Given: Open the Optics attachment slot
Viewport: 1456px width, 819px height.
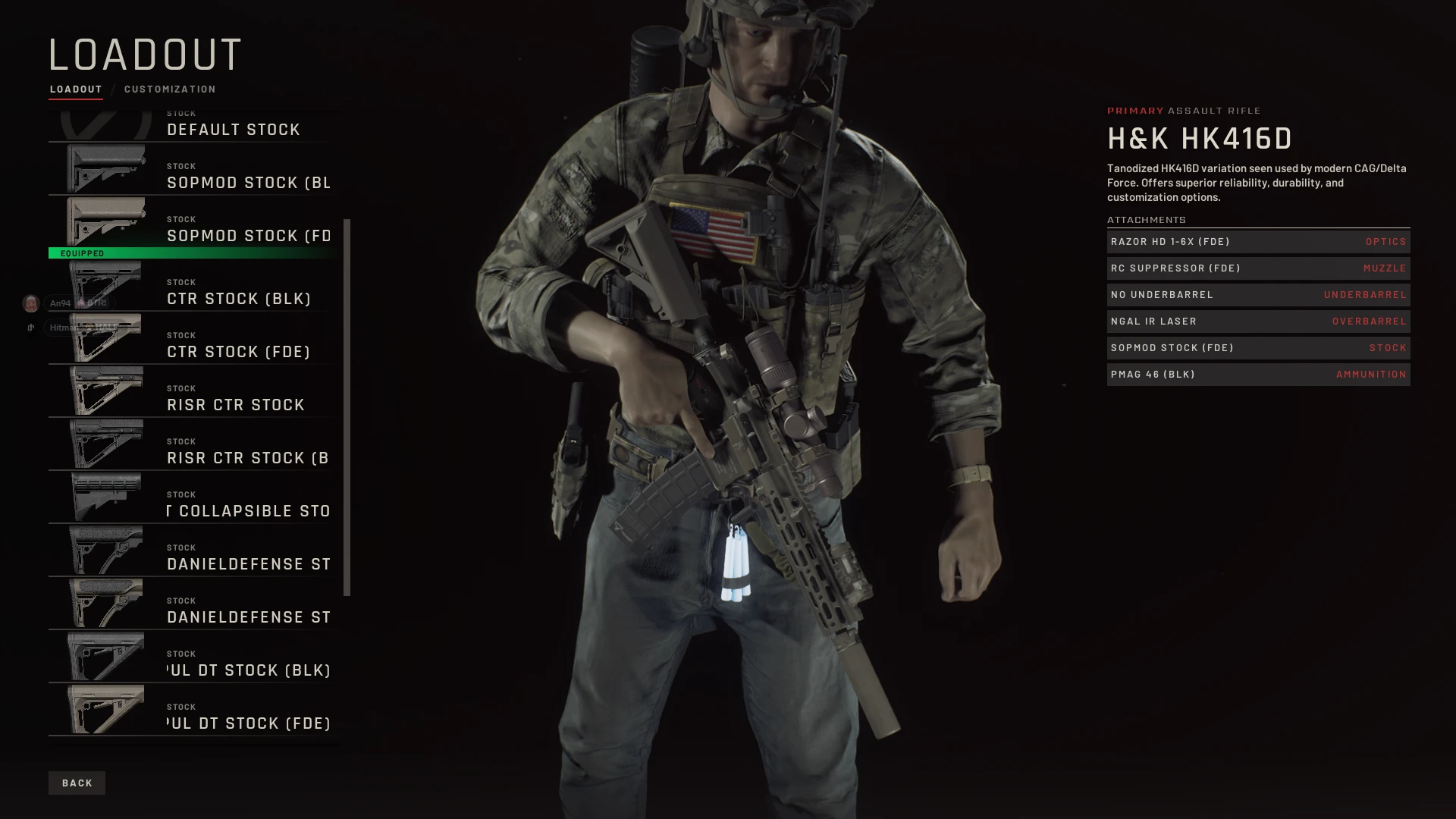Looking at the screenshot, I should point(1258,242).
